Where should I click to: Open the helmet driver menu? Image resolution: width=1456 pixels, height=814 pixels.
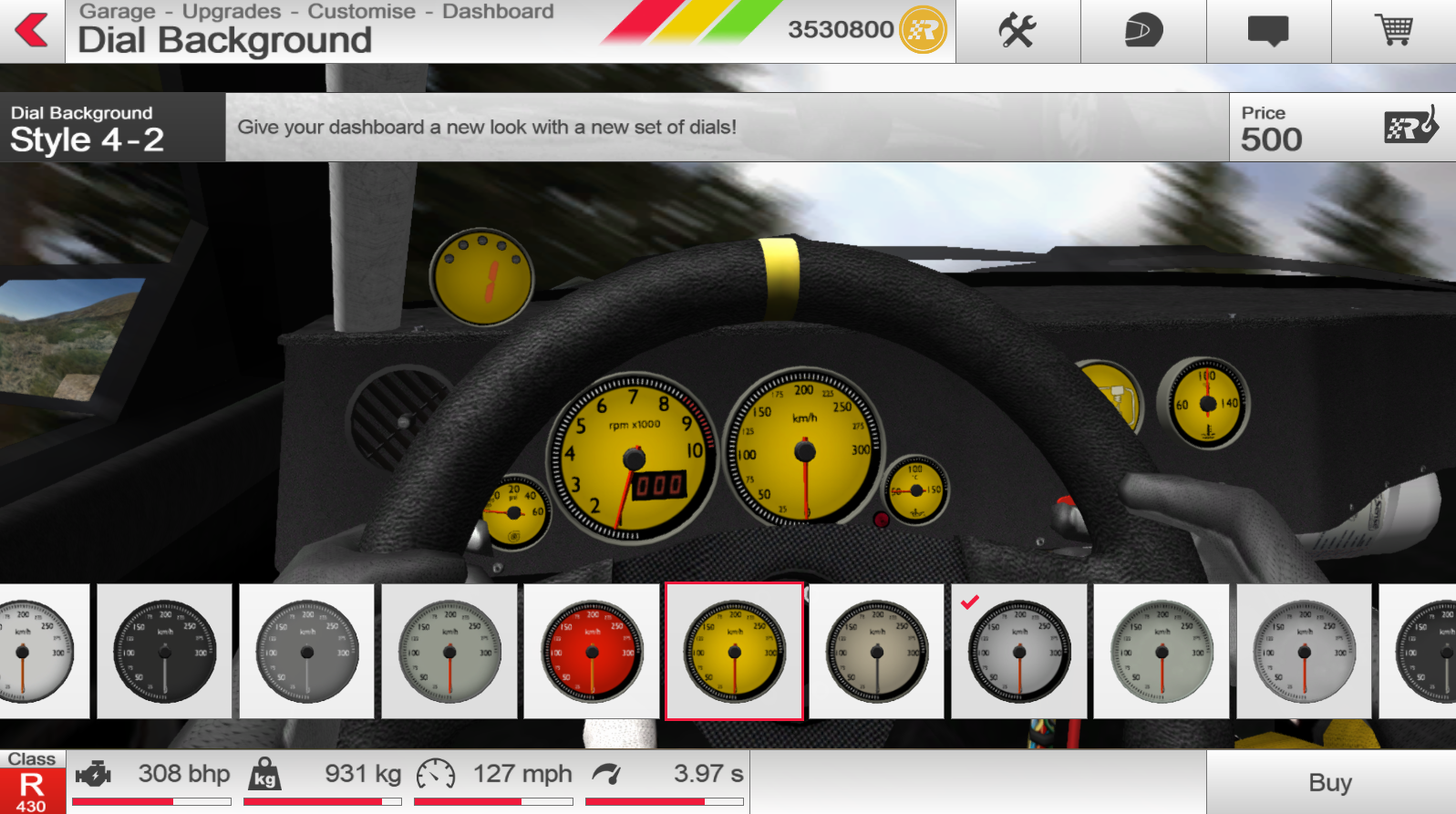click(1142, 31)
